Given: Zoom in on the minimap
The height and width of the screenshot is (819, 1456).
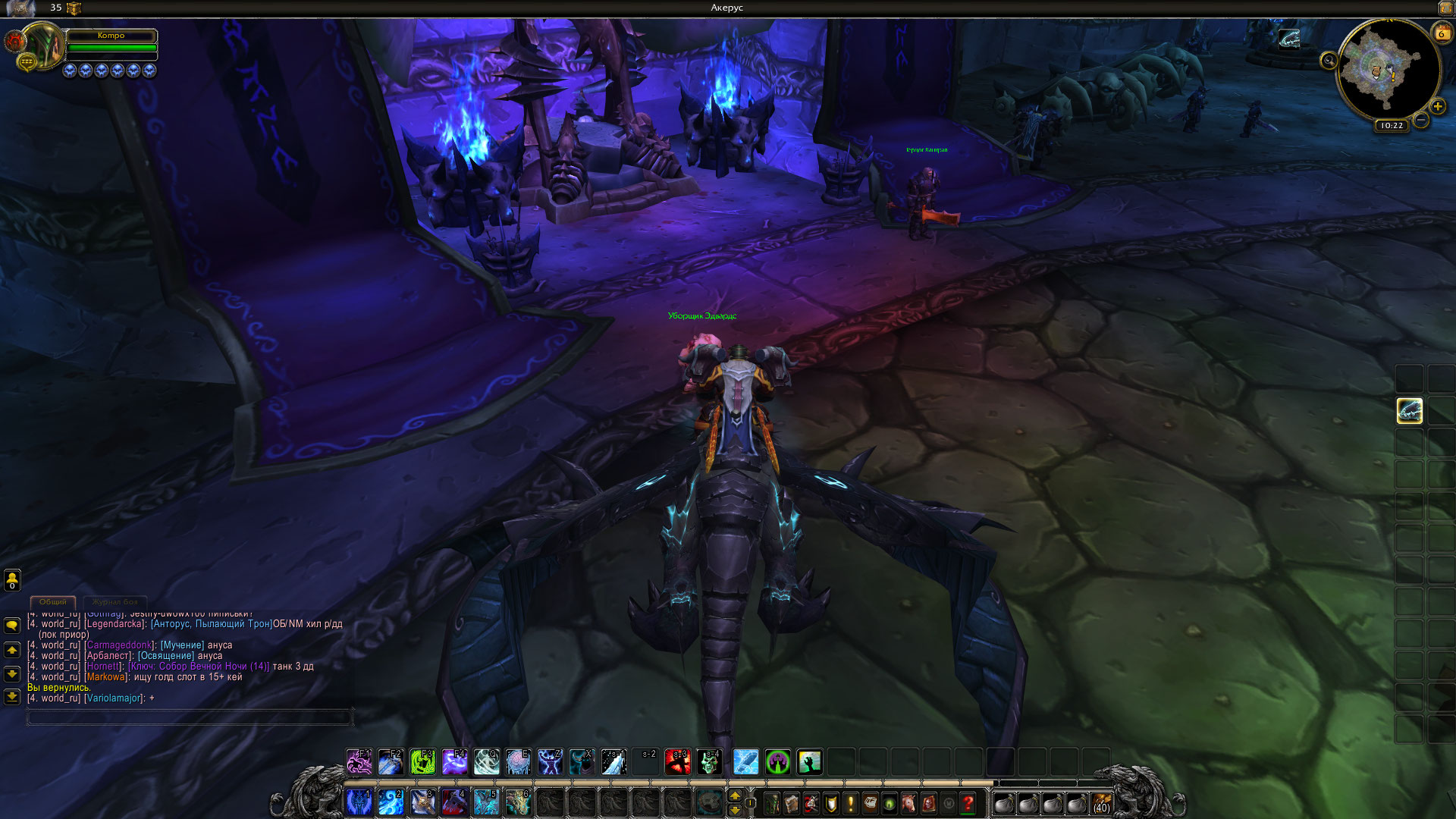Looking at the screenshot, I should pyautogui.click(x=1437, y=107).
